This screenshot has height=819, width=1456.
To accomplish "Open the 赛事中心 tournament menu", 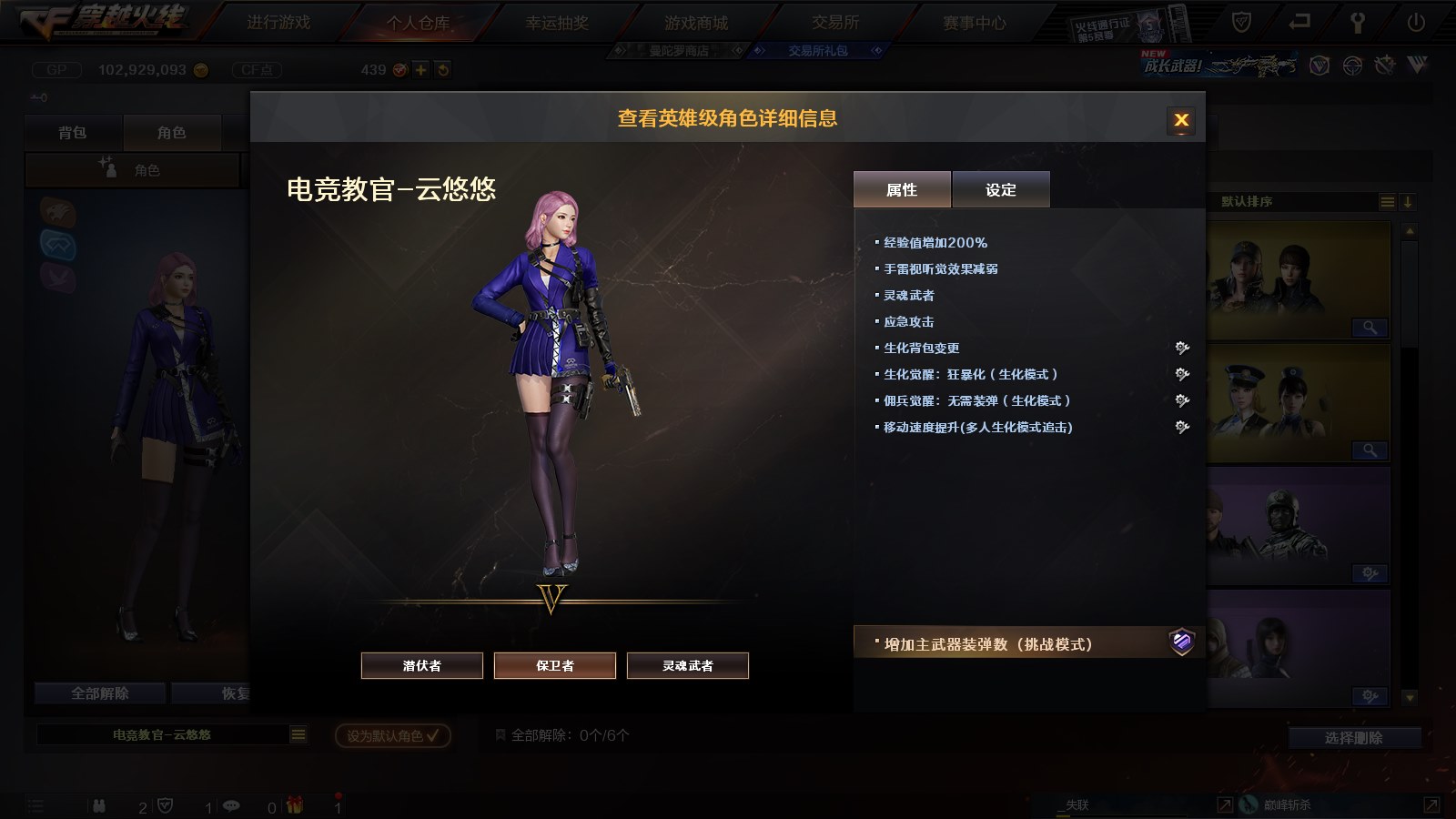I will pyautogui.click(x=975, y=23).
